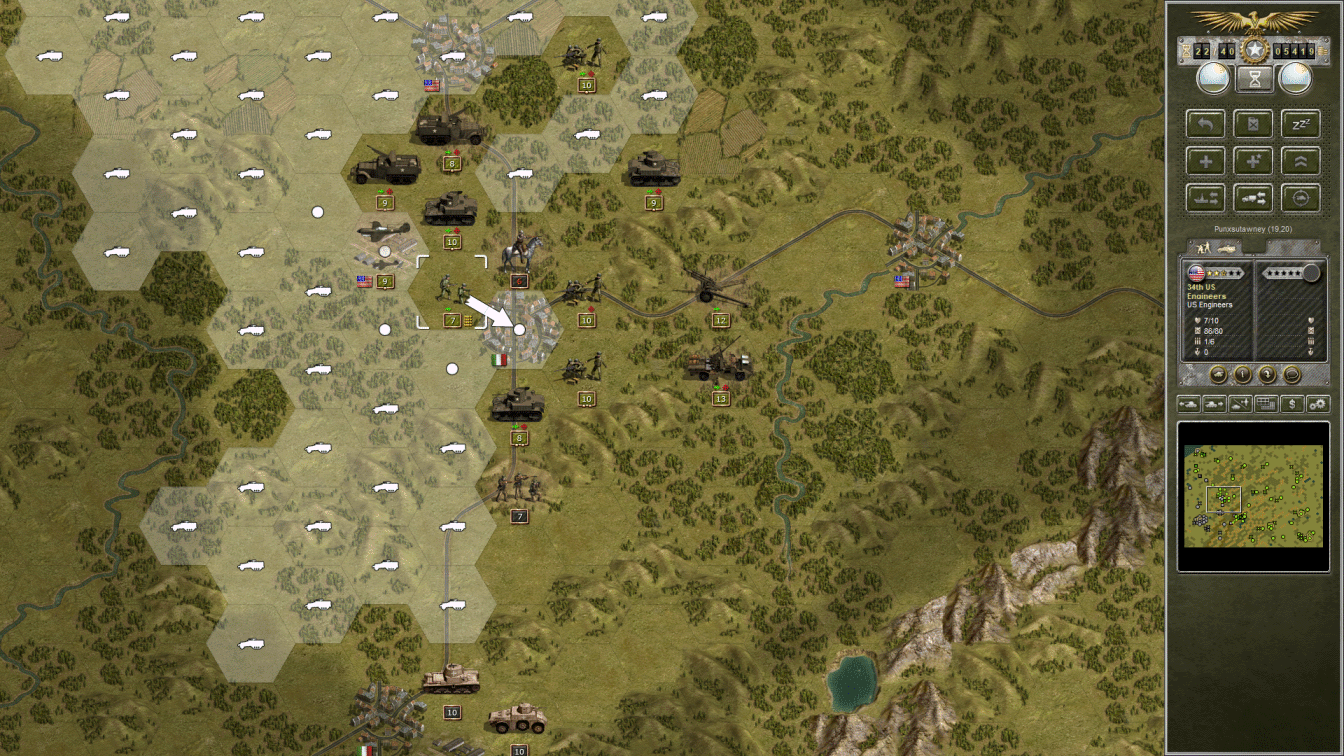This screenshot has height=756, width=1344.
Task: Open the purchase screen via dollar icon
Action: click(x=1292, y=404)
